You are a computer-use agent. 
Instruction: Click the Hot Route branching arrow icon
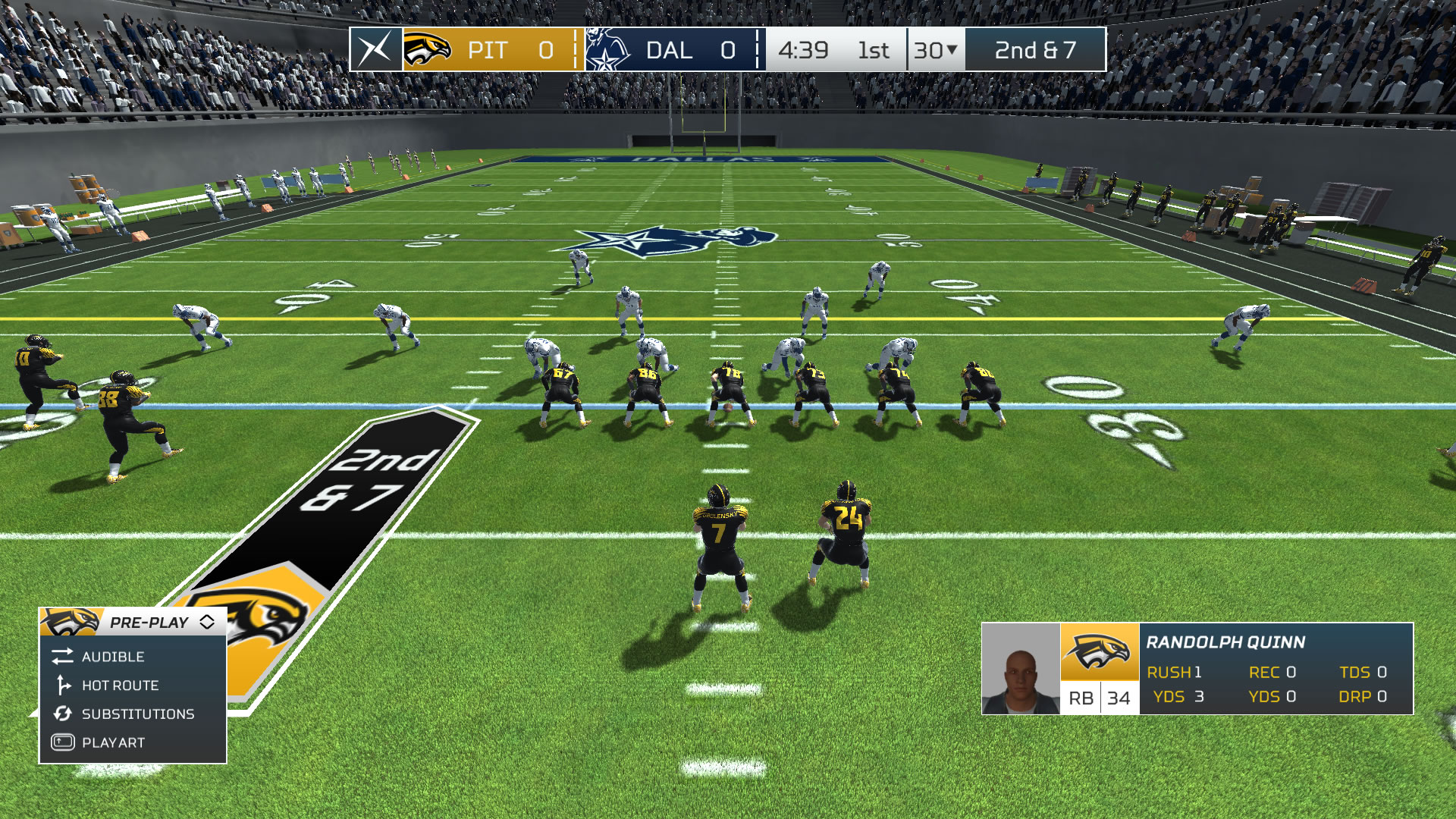click(63, 686)
